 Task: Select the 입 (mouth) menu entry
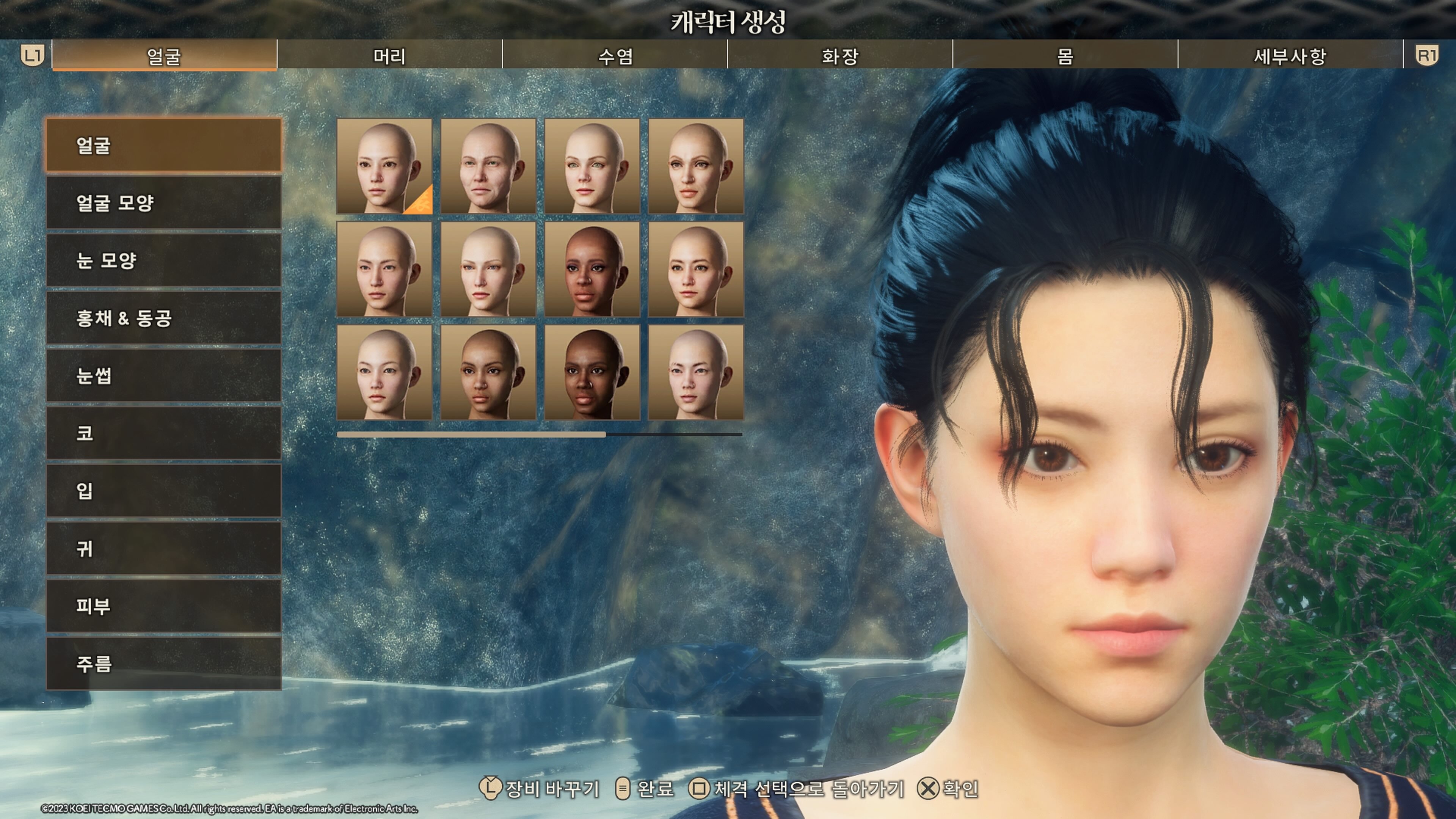click(163, 491)
